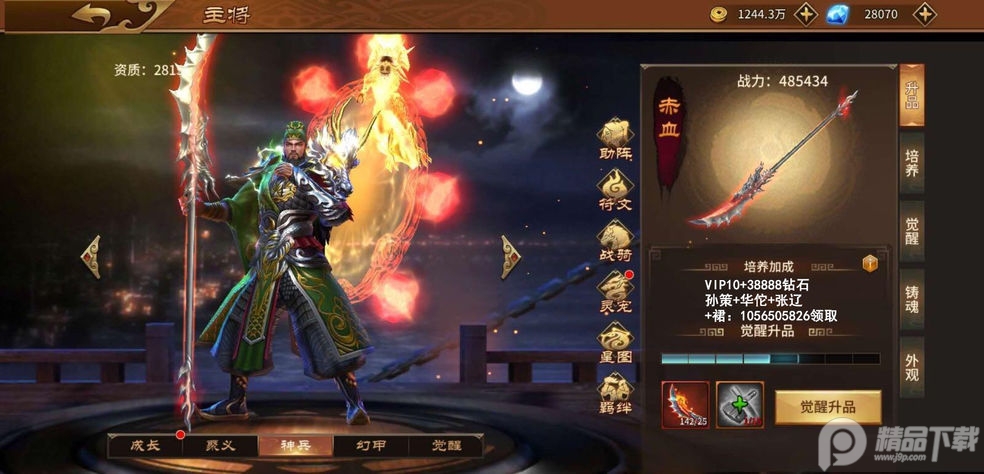The height and width of the screenshot is (474, 984).
Task: Select the 升品 side tab
Action: 911,97
